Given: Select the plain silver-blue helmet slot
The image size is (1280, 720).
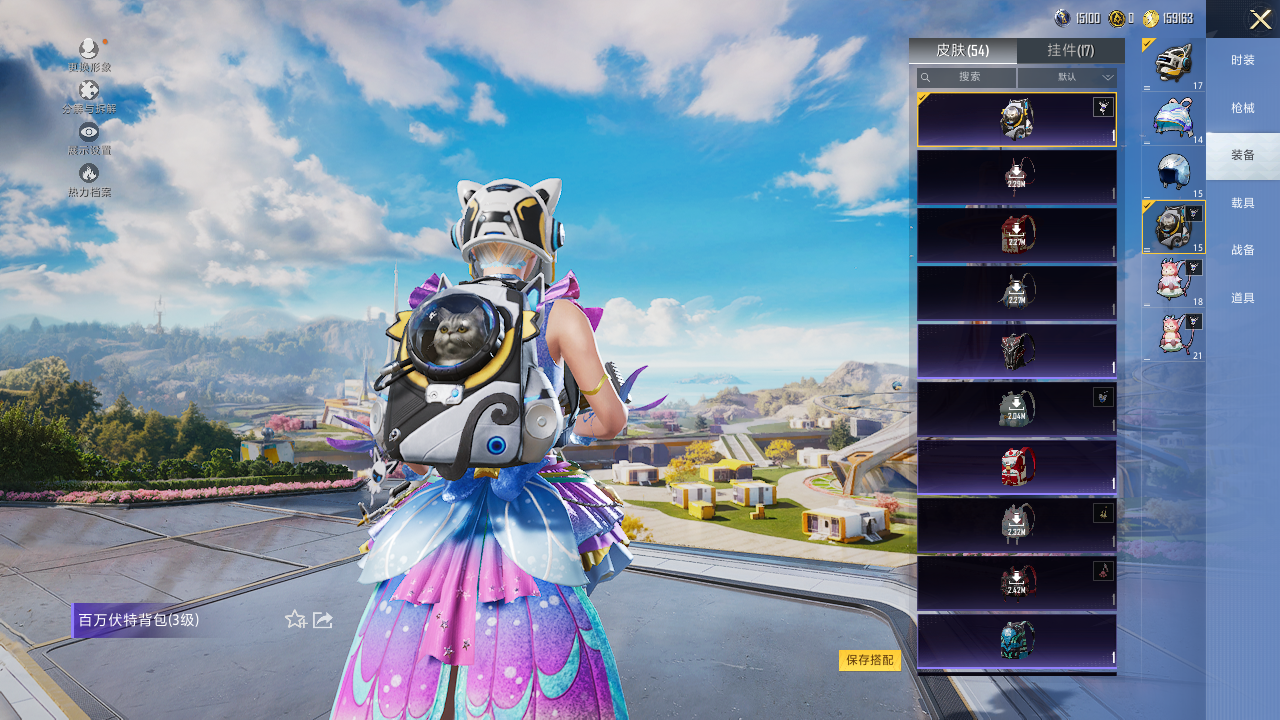Looking at the screenshot, I should [x=1173, y=172].
